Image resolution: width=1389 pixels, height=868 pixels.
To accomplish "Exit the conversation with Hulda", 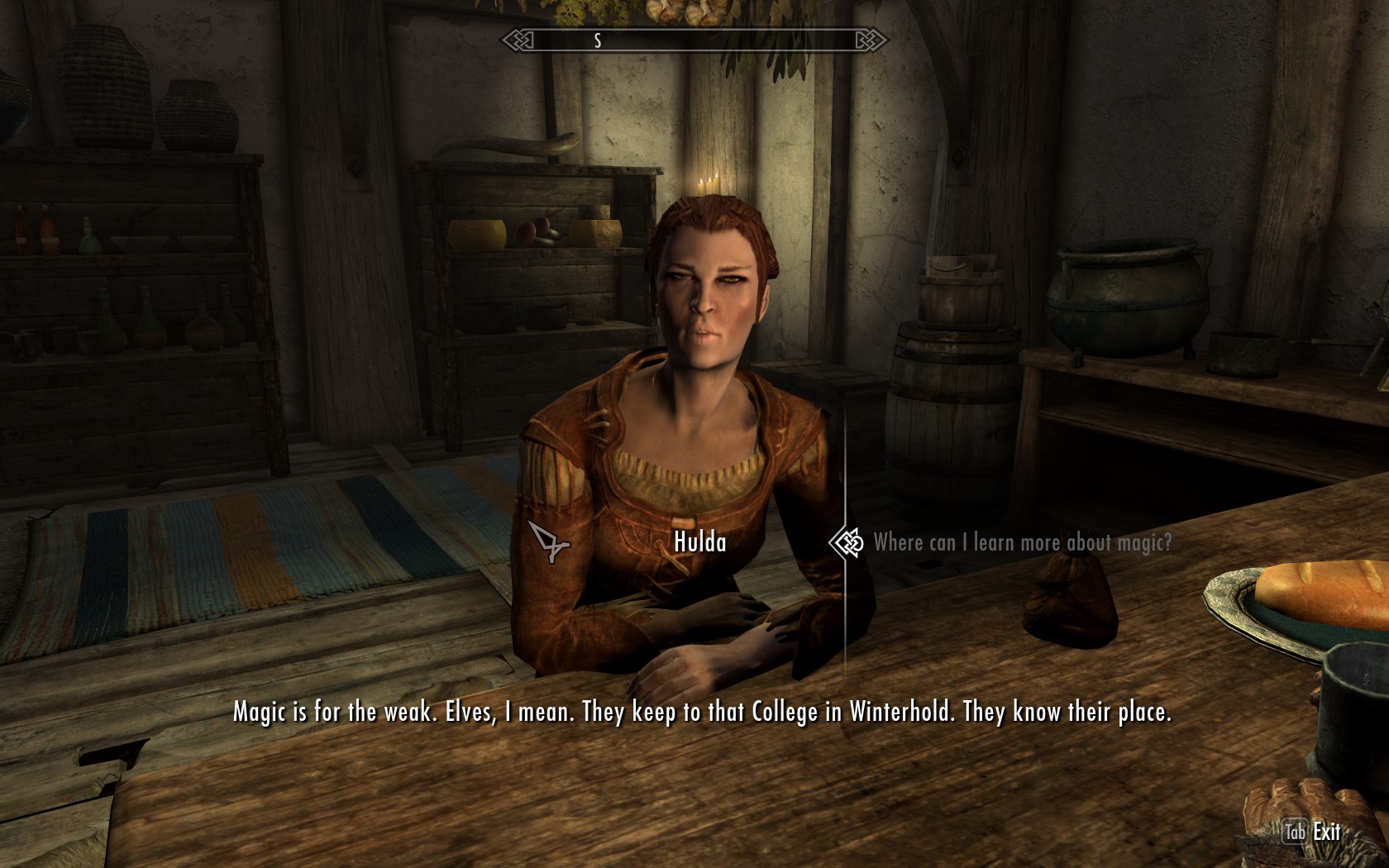I will pyautogui.click(x=1314, y=832).
